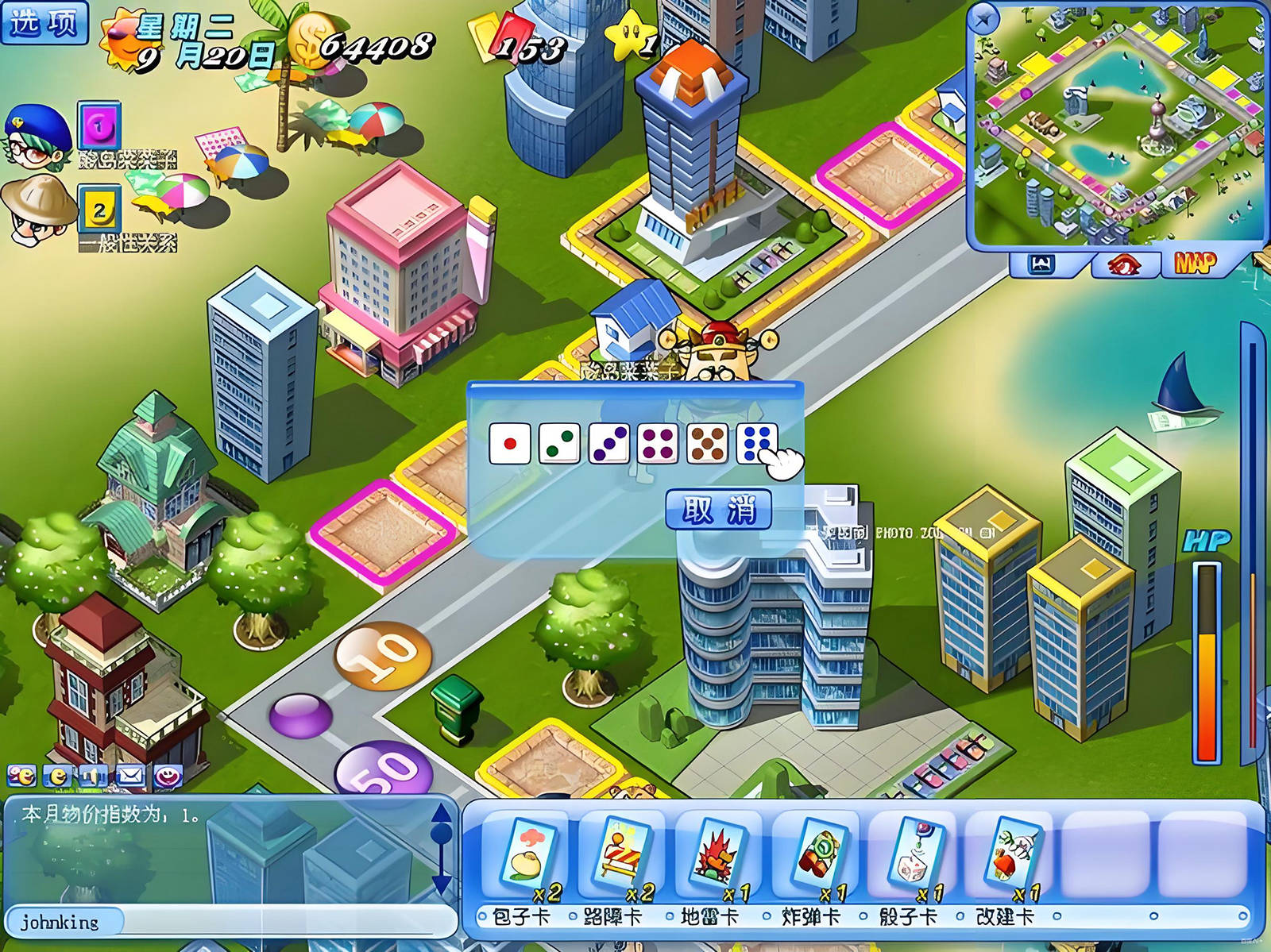Pick the three-pip purple die

[x=609, y=443]
